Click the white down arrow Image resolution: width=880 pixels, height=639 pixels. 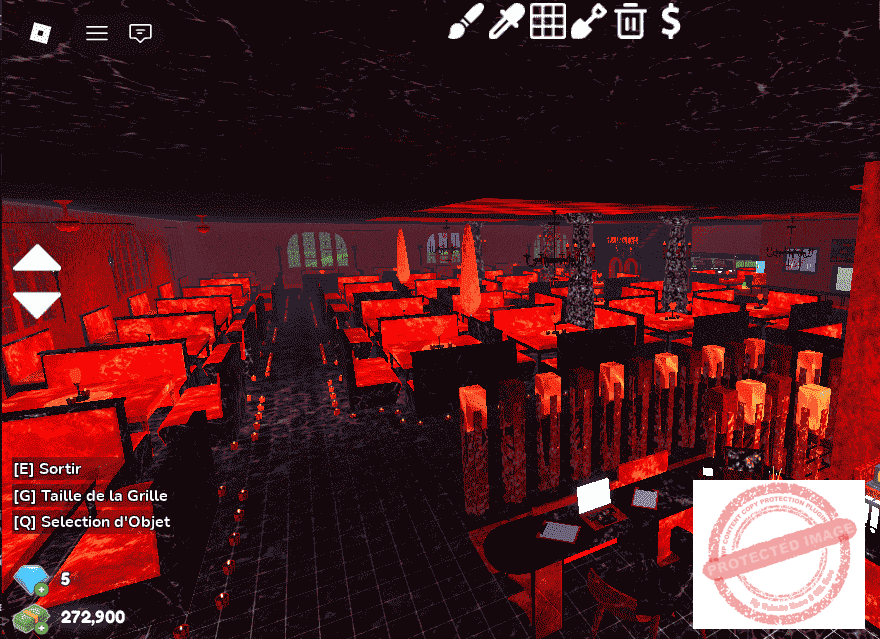(x=37, y=304)
